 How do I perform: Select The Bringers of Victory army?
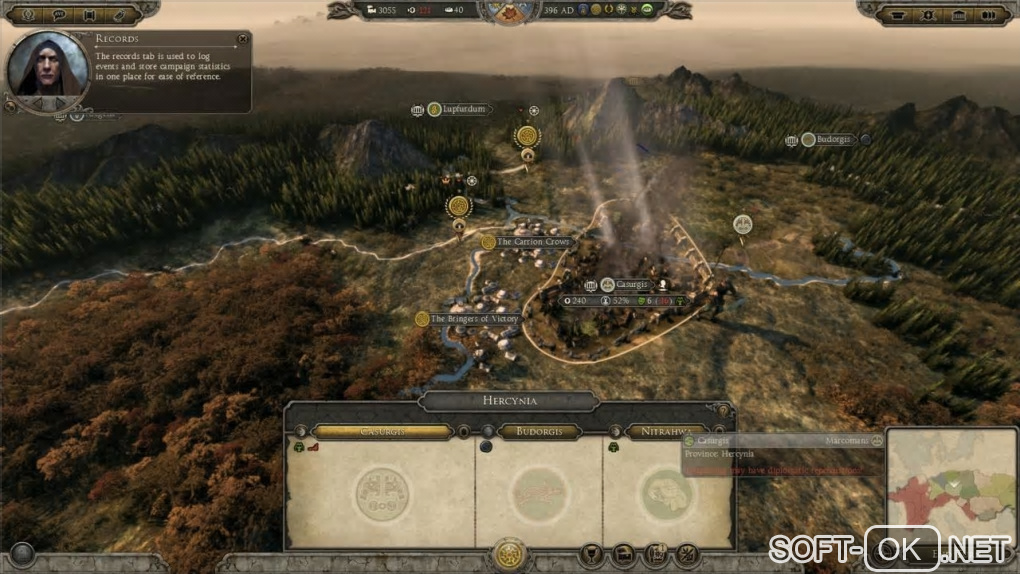coord(474,319)
